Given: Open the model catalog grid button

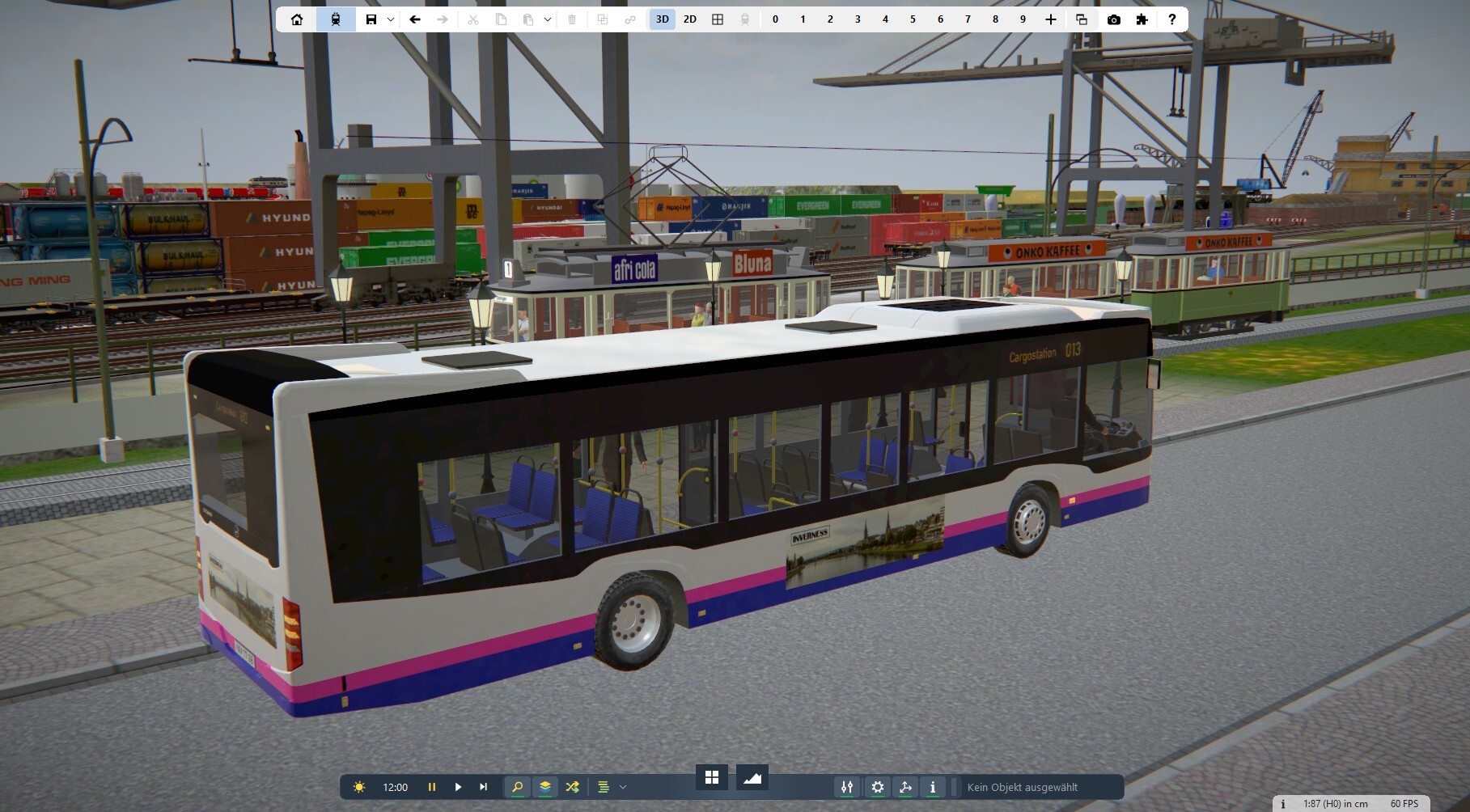Looking at the screenshot, I should tap(712, 777).
